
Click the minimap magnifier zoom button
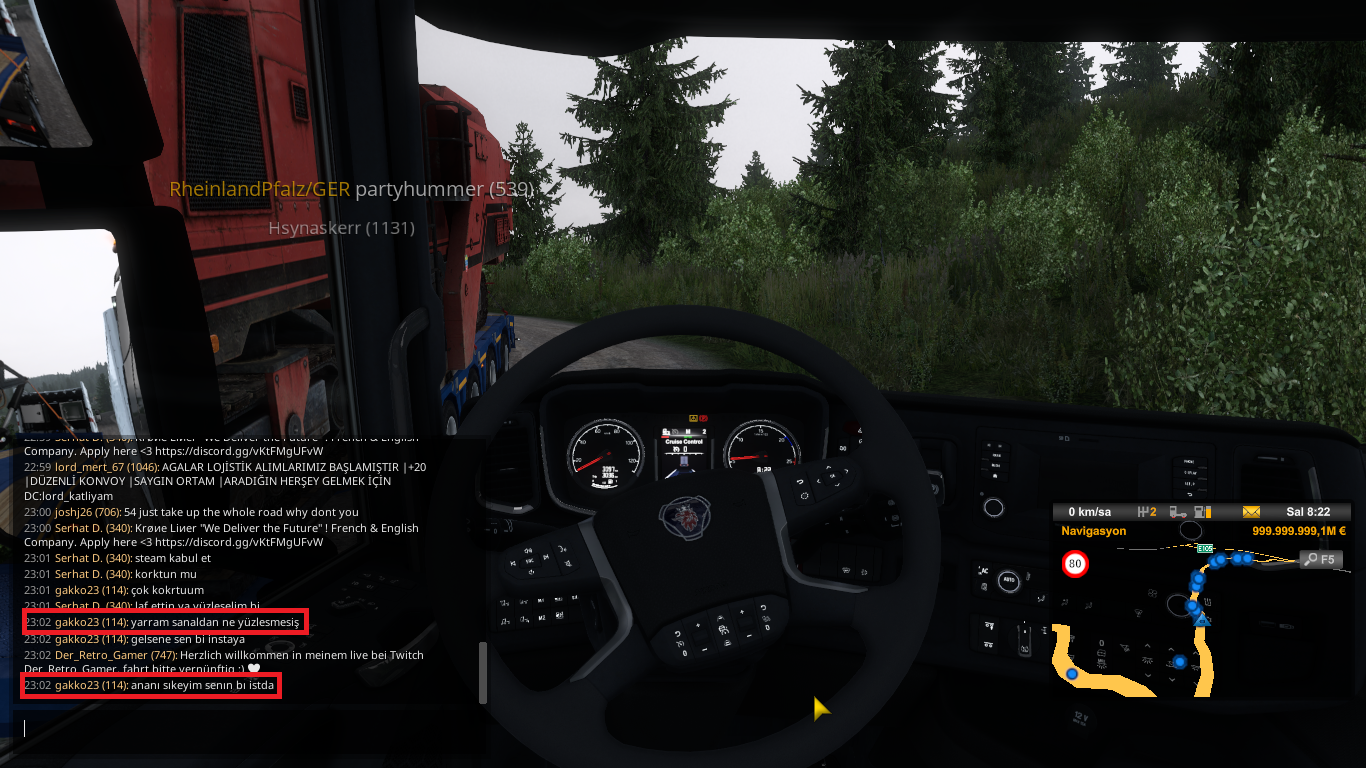tap(1320, 559)
